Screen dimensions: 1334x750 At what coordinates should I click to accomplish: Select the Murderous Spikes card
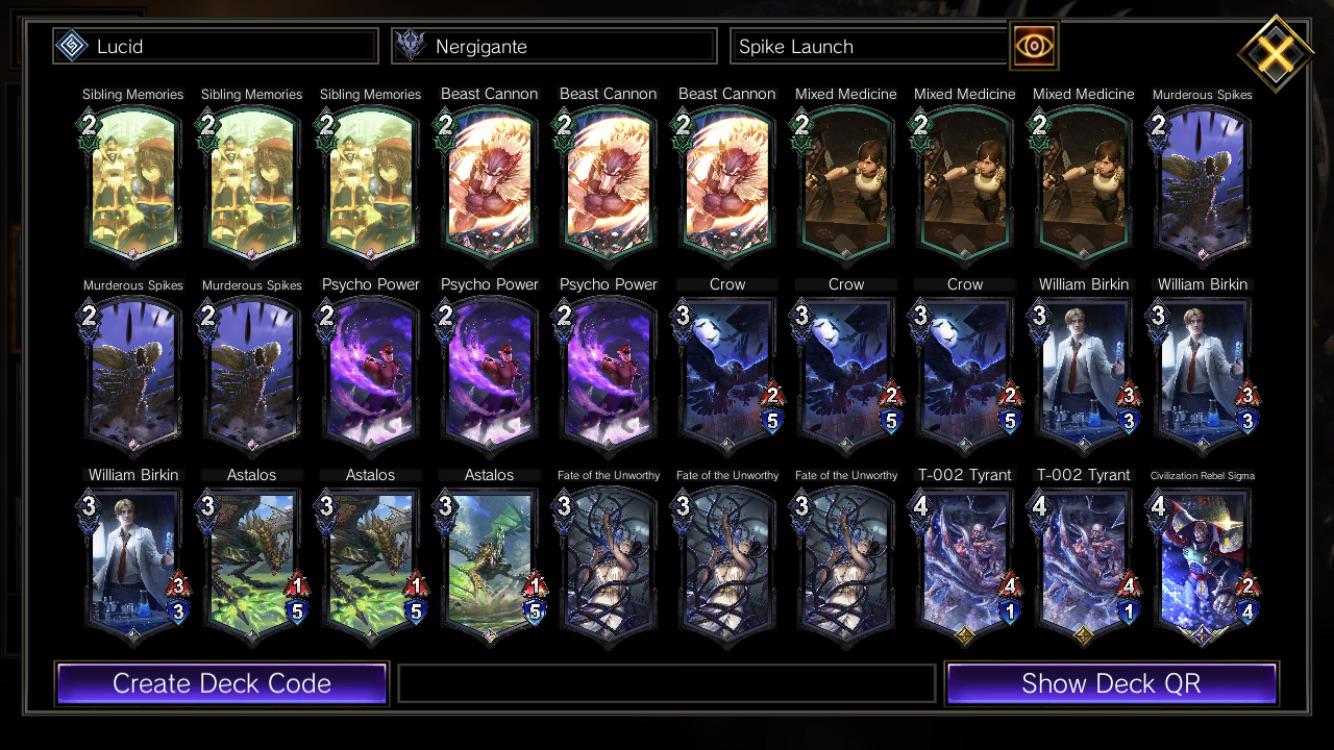pos(1200,178)
